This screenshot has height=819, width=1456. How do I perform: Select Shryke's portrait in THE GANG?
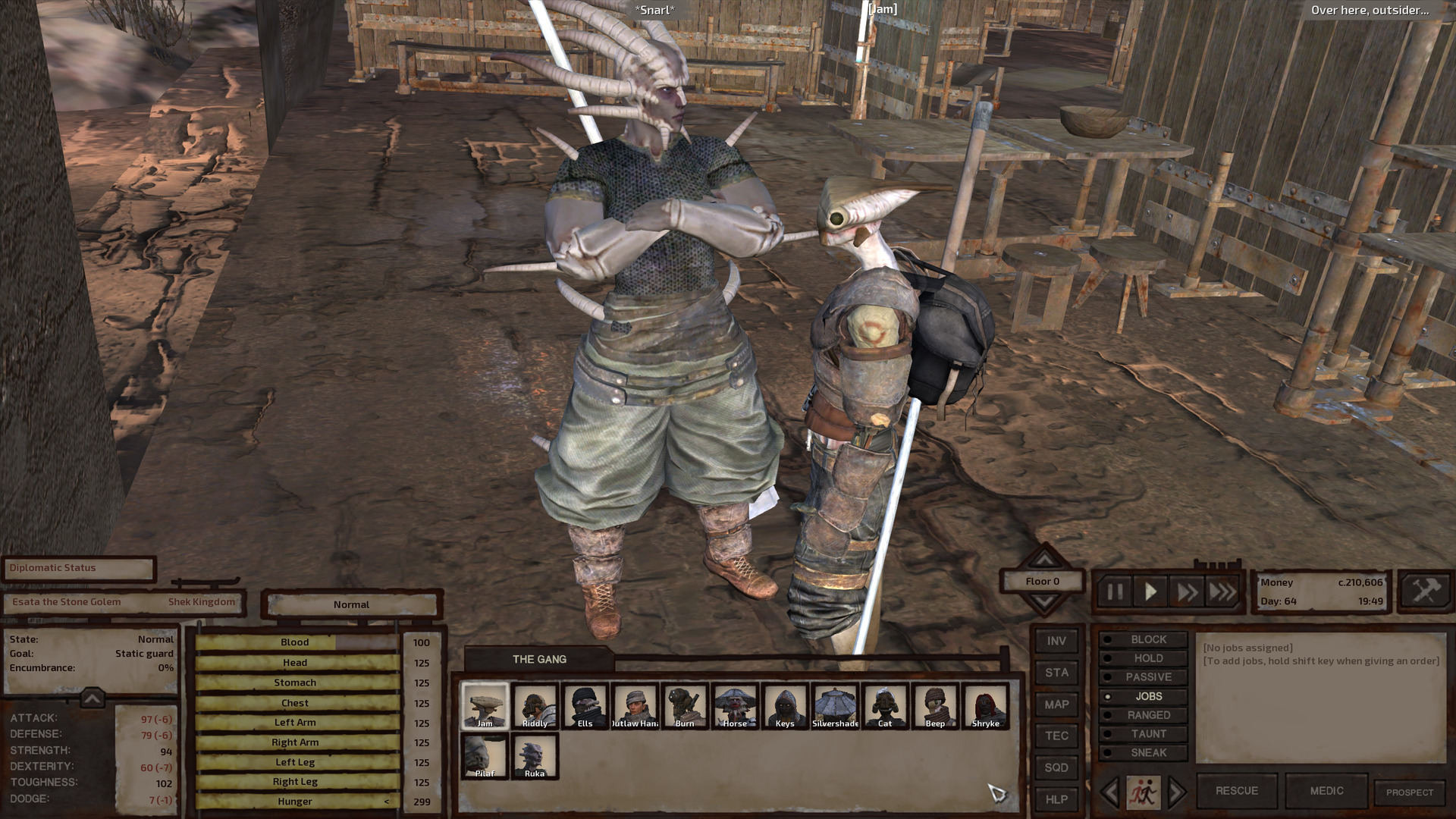[x=984, y=706]
